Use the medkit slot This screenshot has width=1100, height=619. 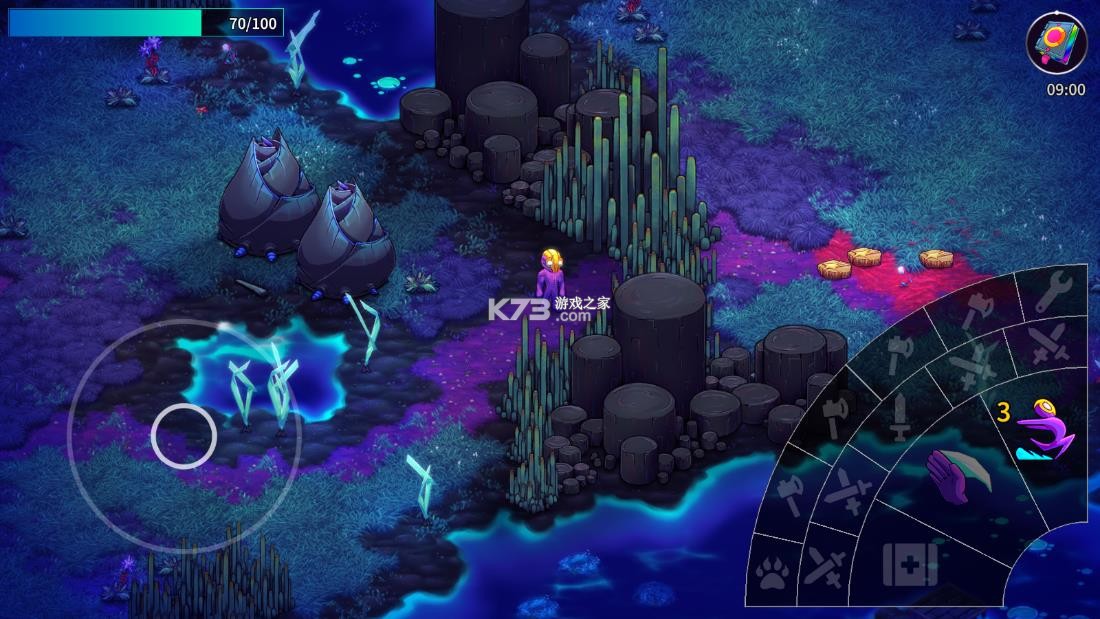pos(909,564)
